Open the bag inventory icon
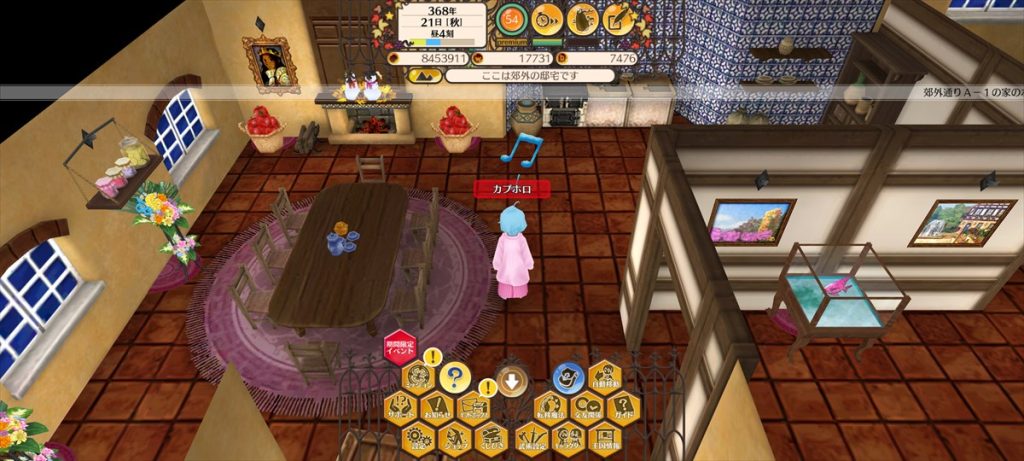1024x461 pixels. (x=583, y=18)
